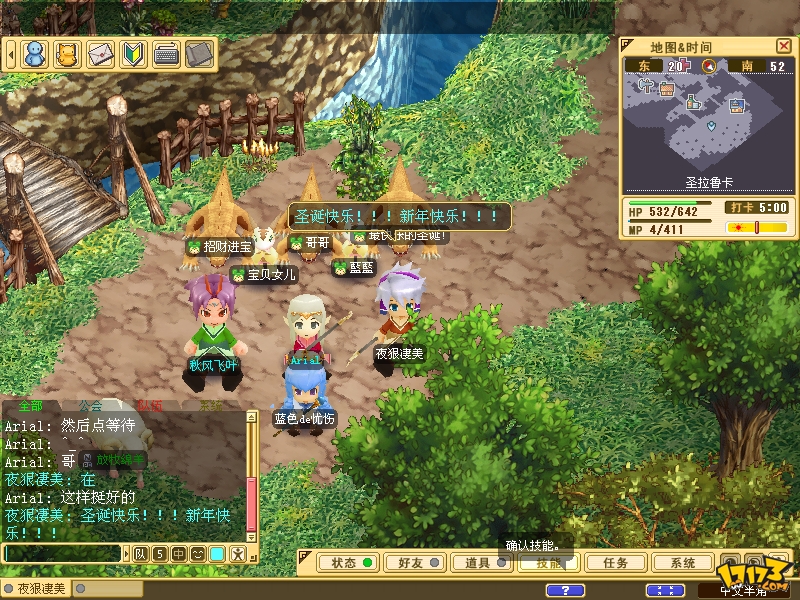
Task: Click the green-yellow beginner badge icon
Action: 133,54
